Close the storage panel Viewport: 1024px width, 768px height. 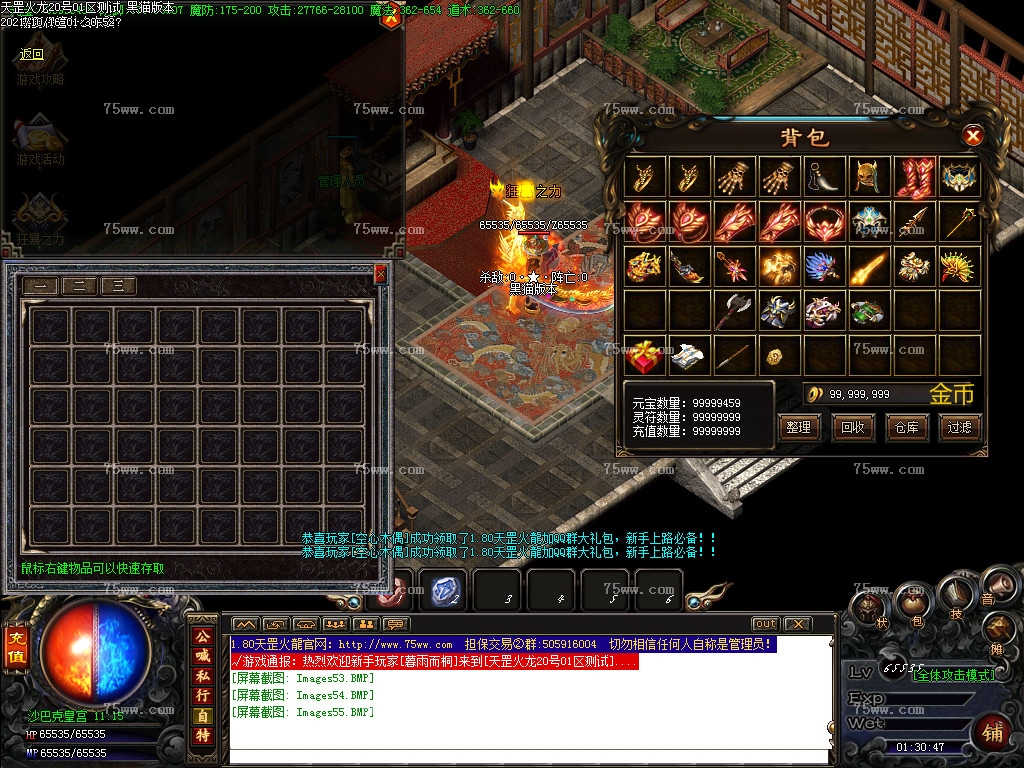point(380,273)
